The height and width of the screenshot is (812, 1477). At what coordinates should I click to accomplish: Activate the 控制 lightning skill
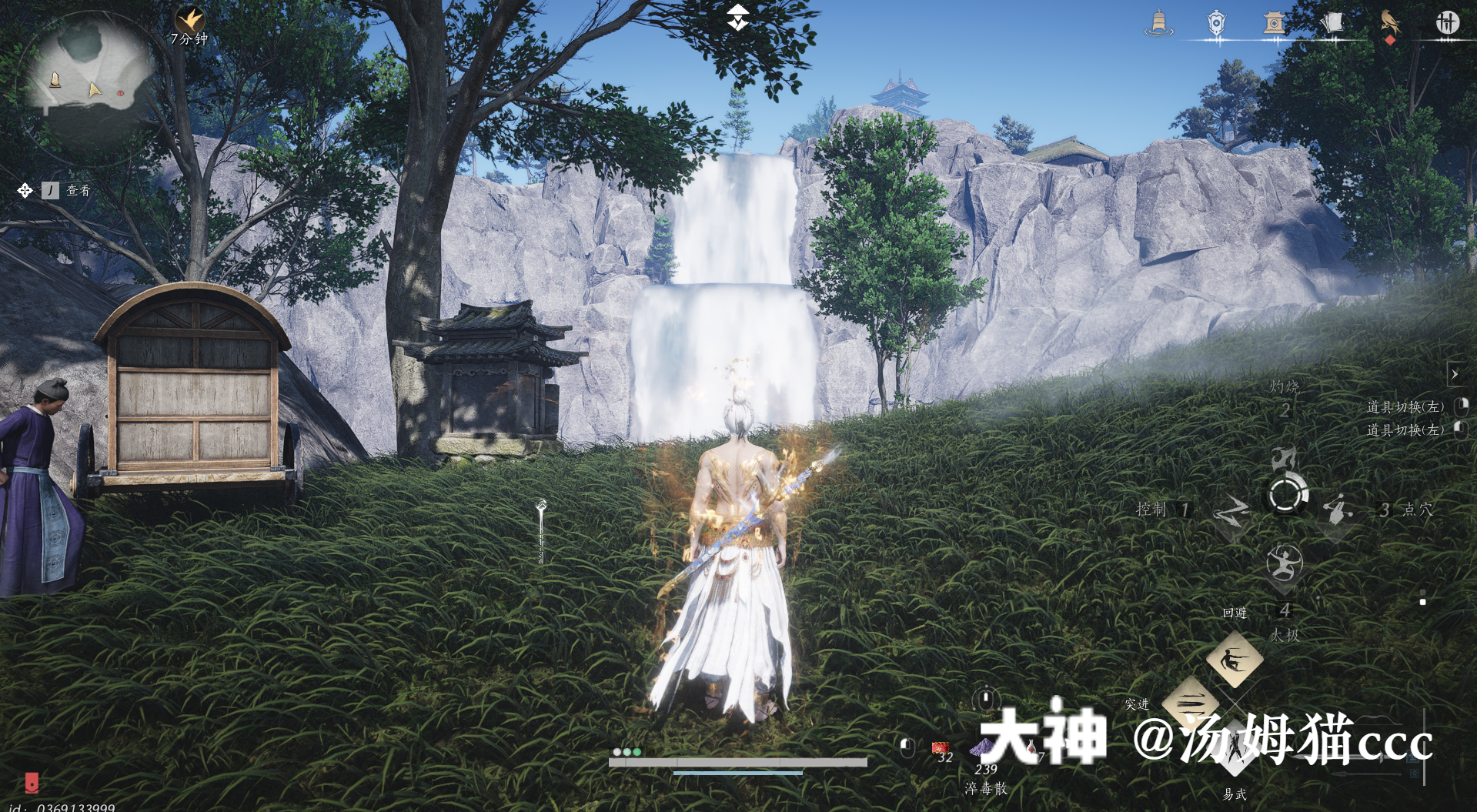pos(1231,510)
